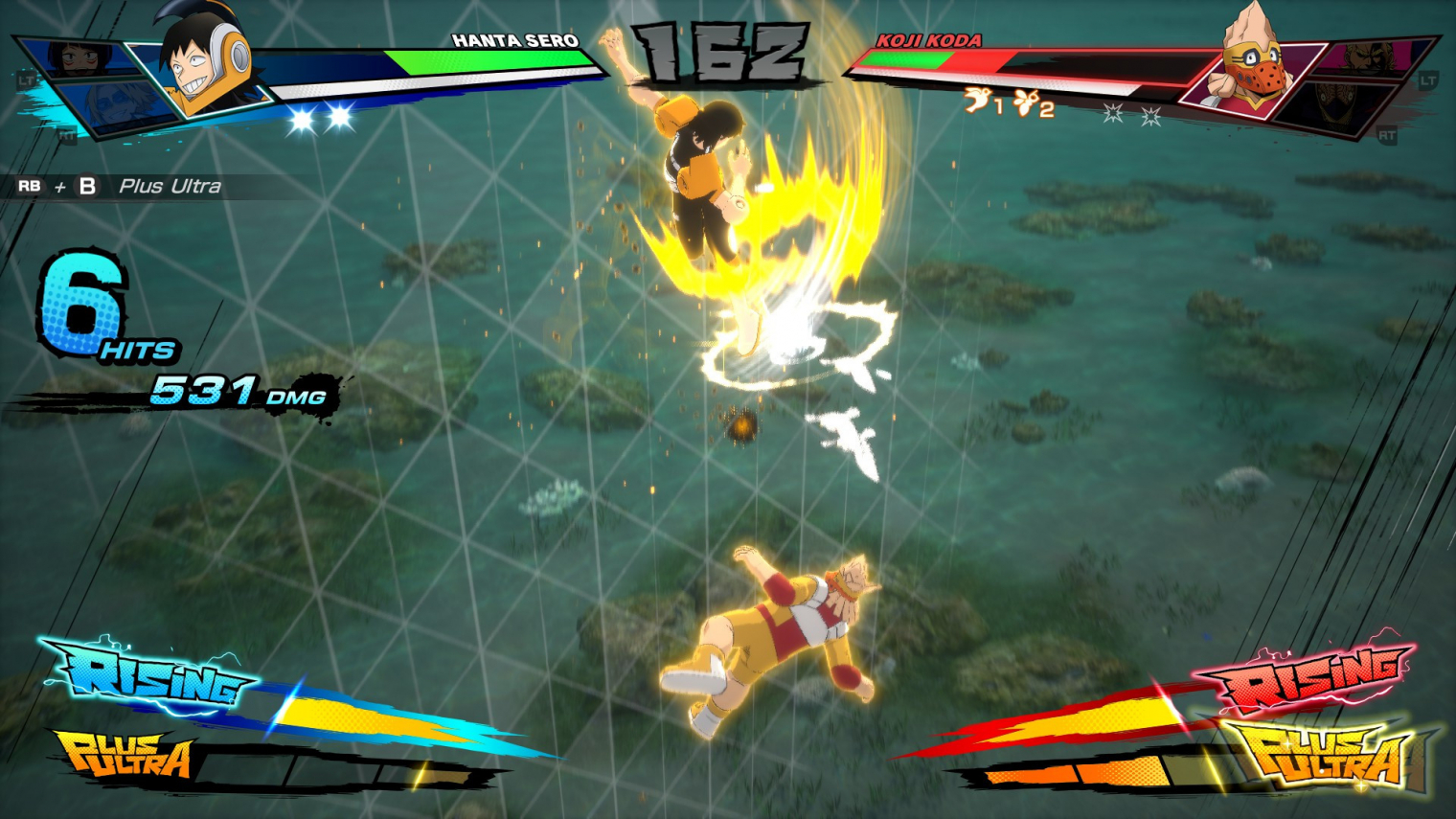
Task: Click the insect icon under Koda's health
Action: pos(1027,101)
